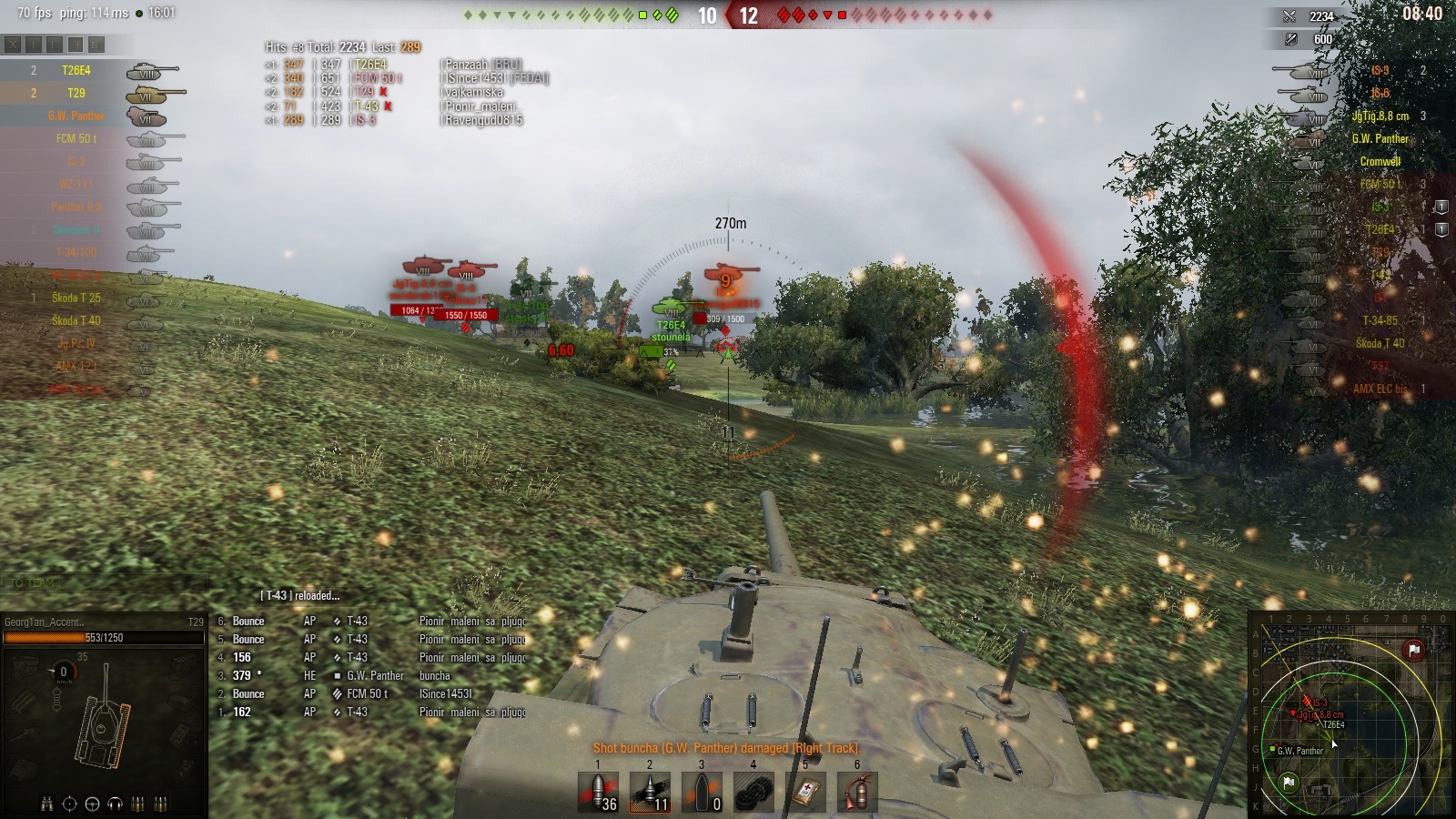Select JgTig.8,8 cm in the enemy team list
The image size is (1456, 819).
(x=1380, y=116)
